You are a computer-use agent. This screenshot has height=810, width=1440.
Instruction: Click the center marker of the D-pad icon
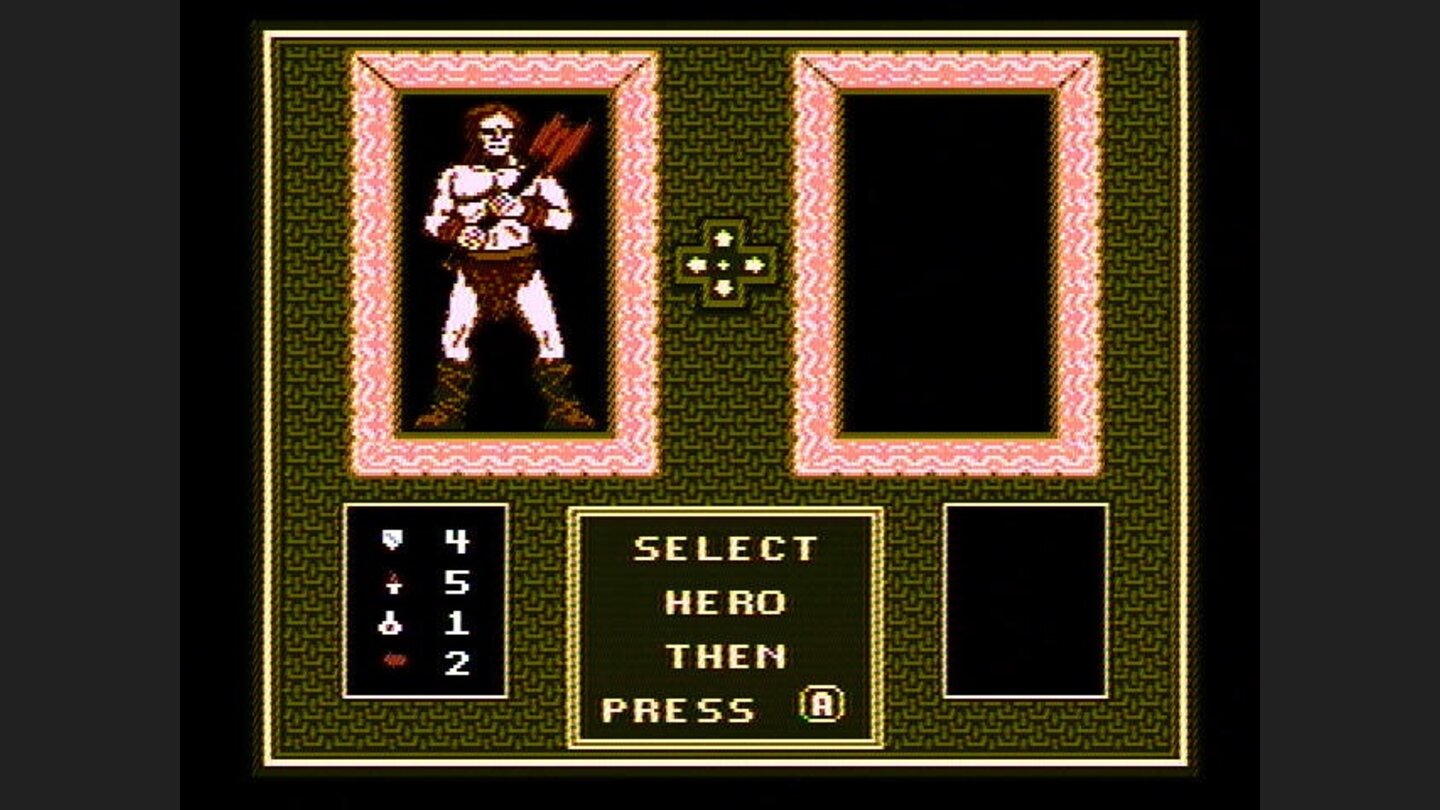coord(723,263)
